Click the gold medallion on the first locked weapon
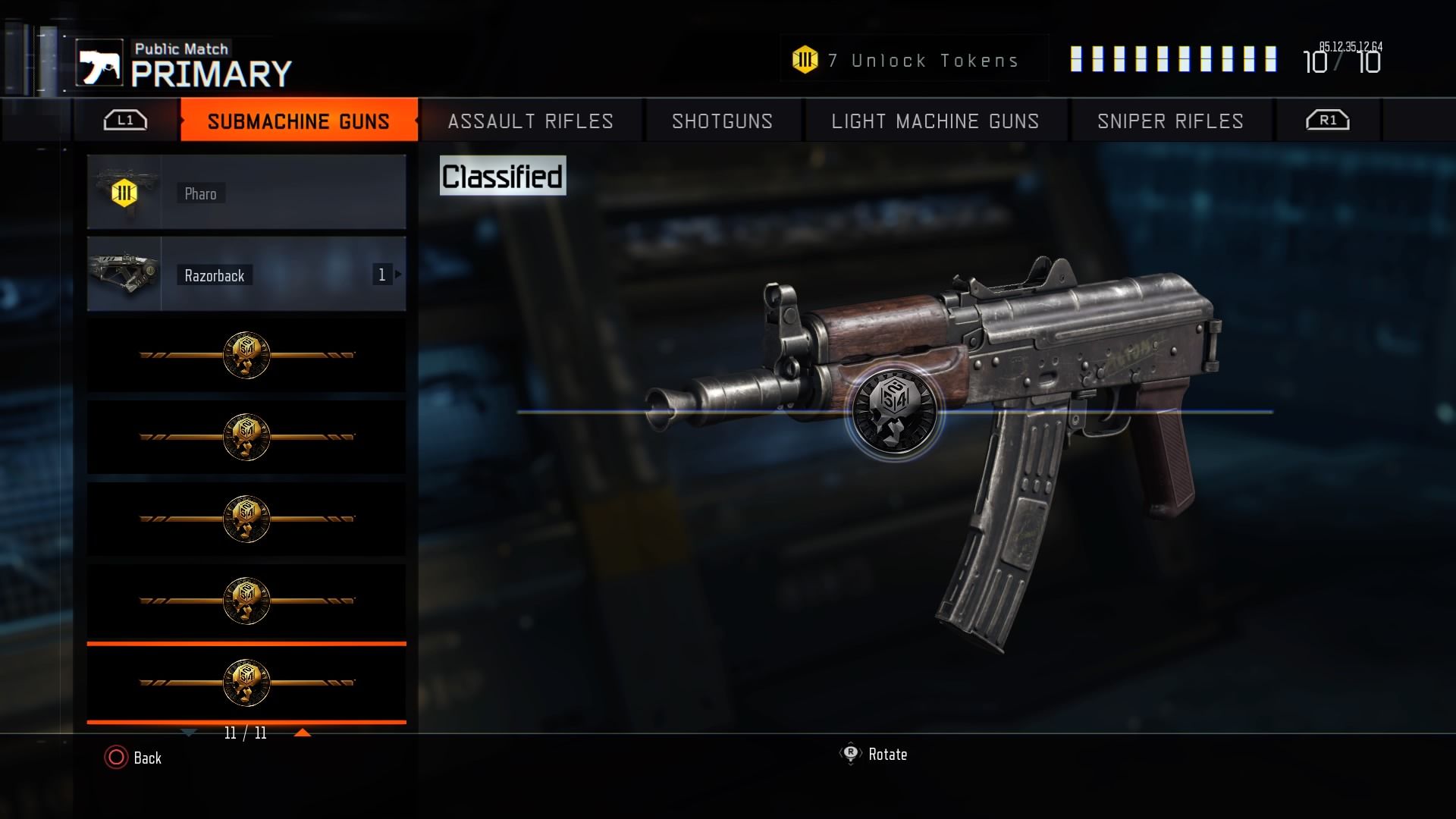1456x819 pixels. pyautogui.click(x=246, y=354)
